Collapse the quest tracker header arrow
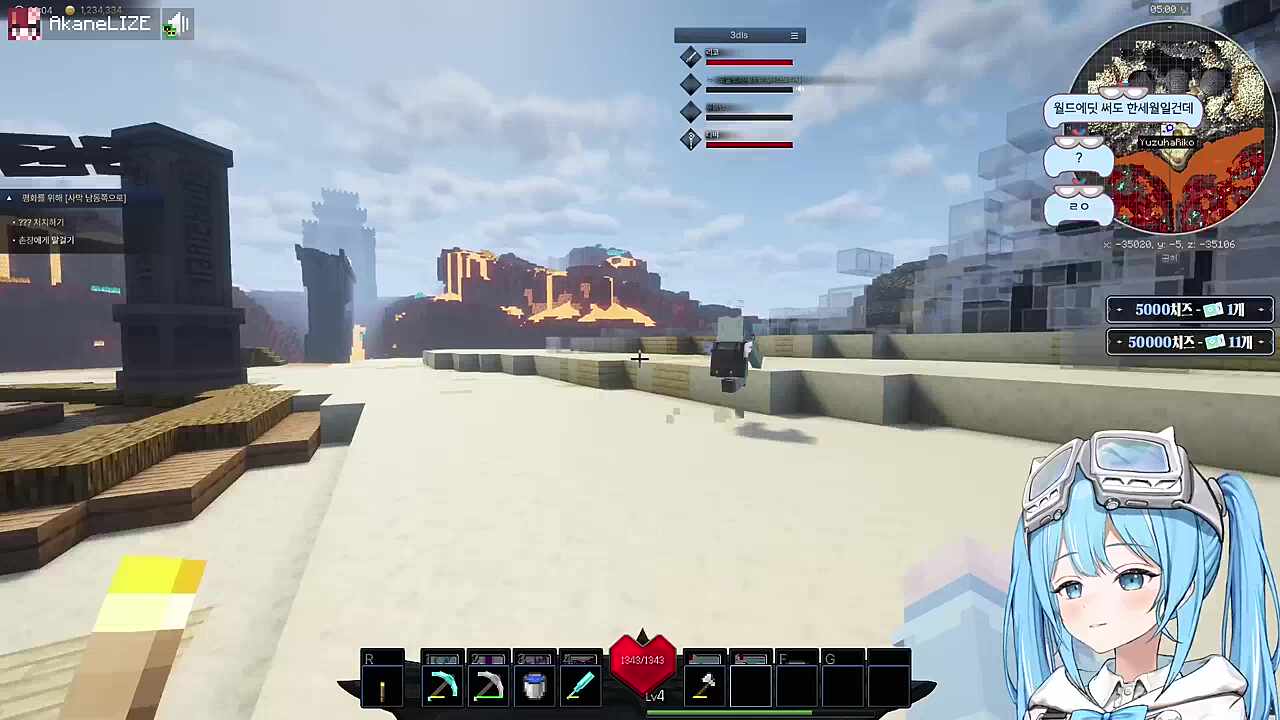 (9, 198)
